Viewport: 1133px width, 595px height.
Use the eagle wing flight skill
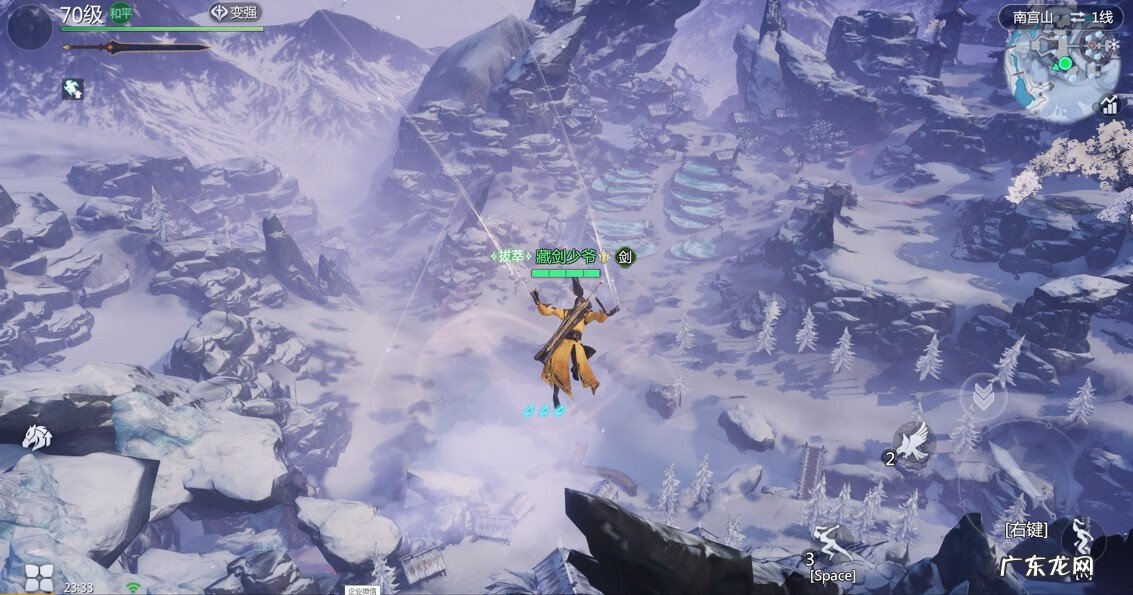914,442
